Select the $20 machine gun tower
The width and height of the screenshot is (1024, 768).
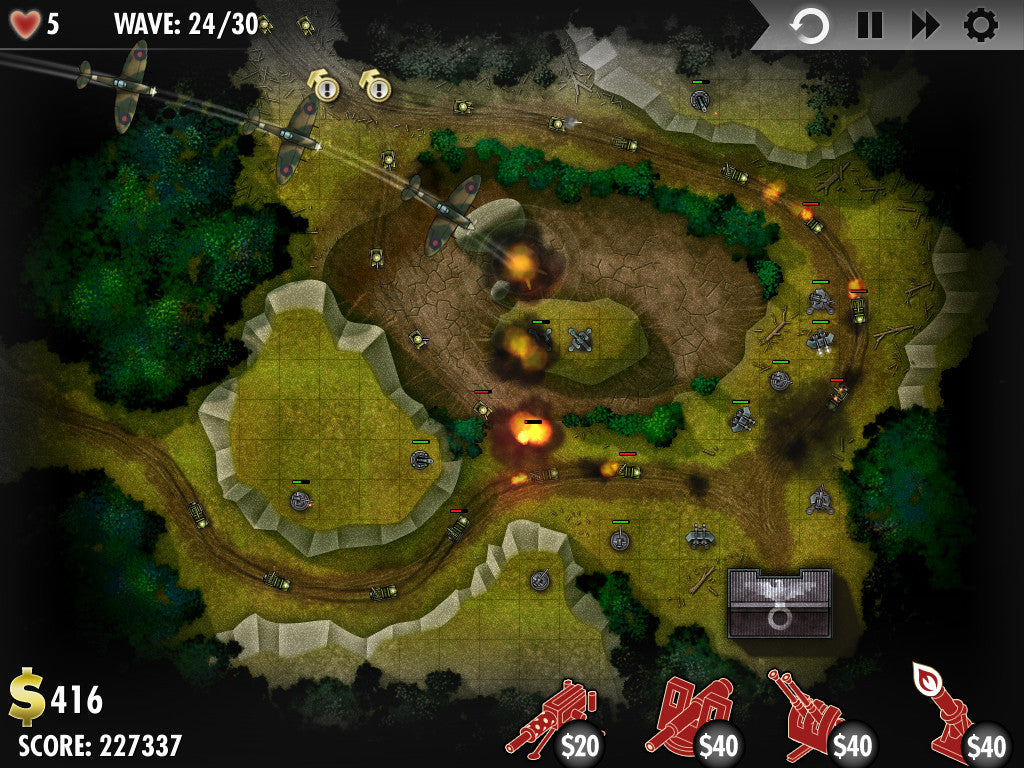pyautogui.click(x=551, y=719)
